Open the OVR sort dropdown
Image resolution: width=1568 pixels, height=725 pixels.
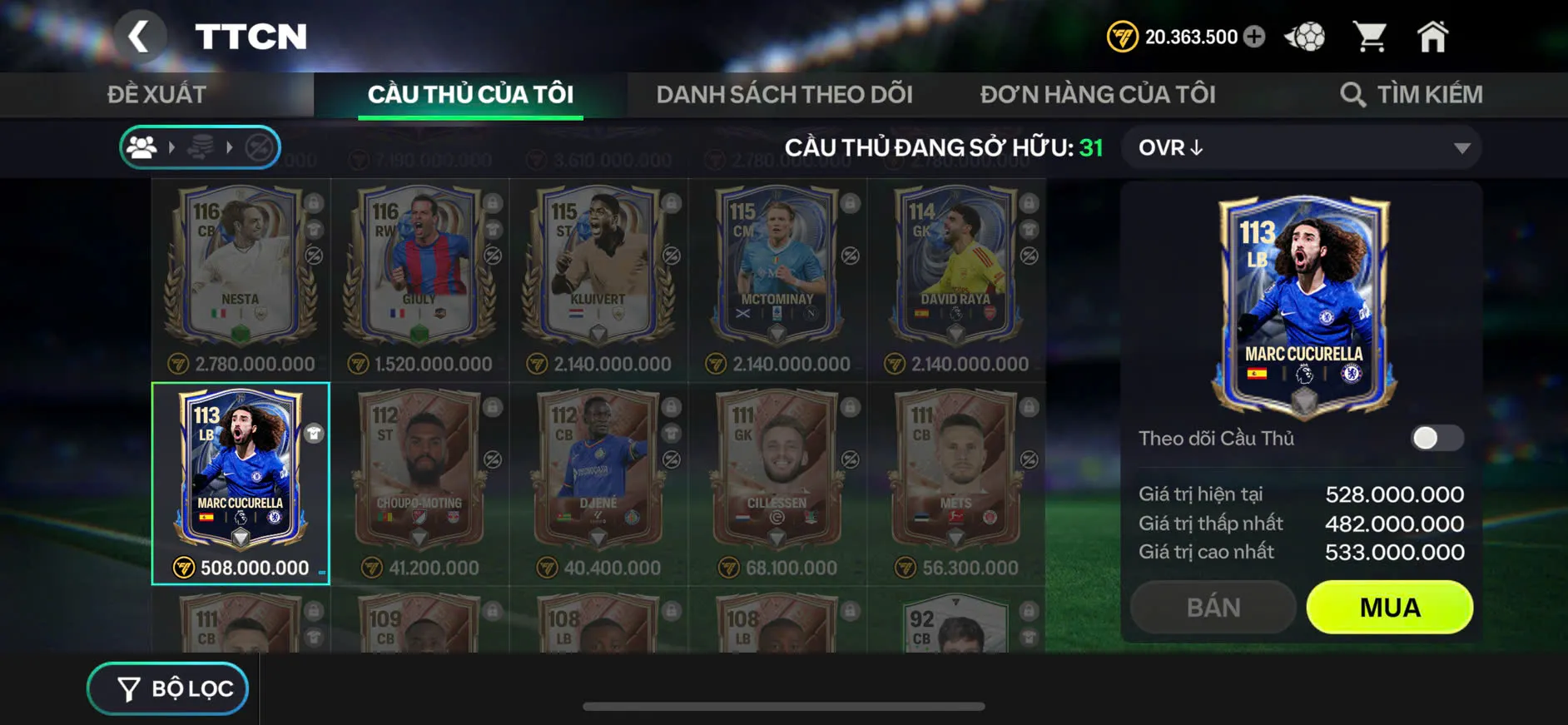tap(1298, 147)
